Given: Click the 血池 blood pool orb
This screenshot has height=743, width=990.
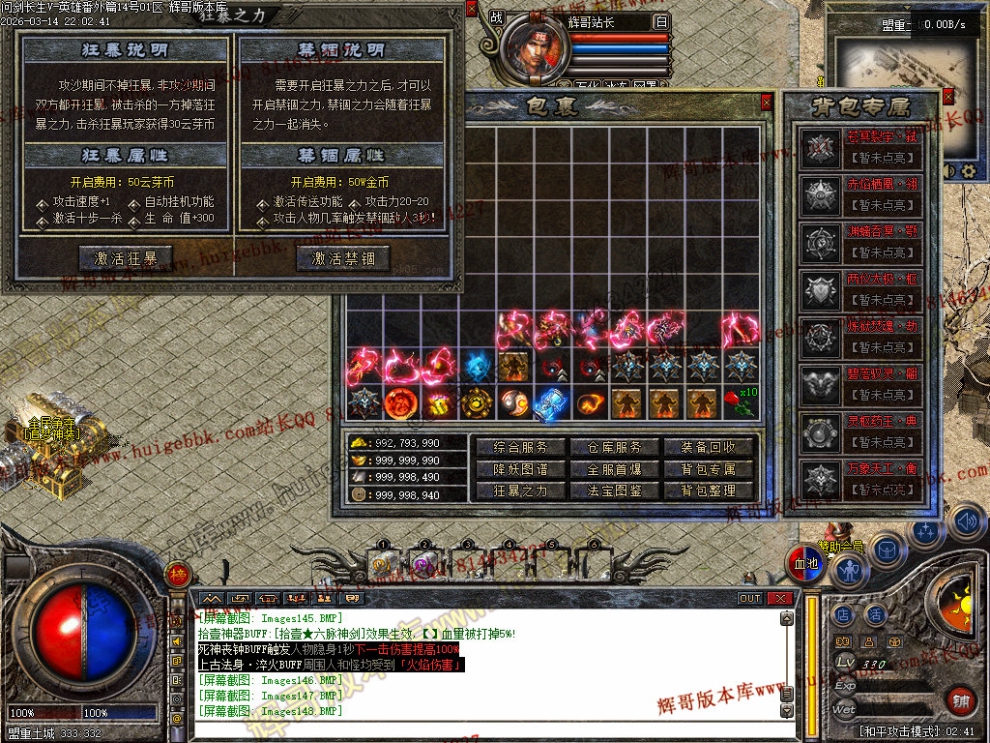Looking at the screenshot, I should 804,565.
